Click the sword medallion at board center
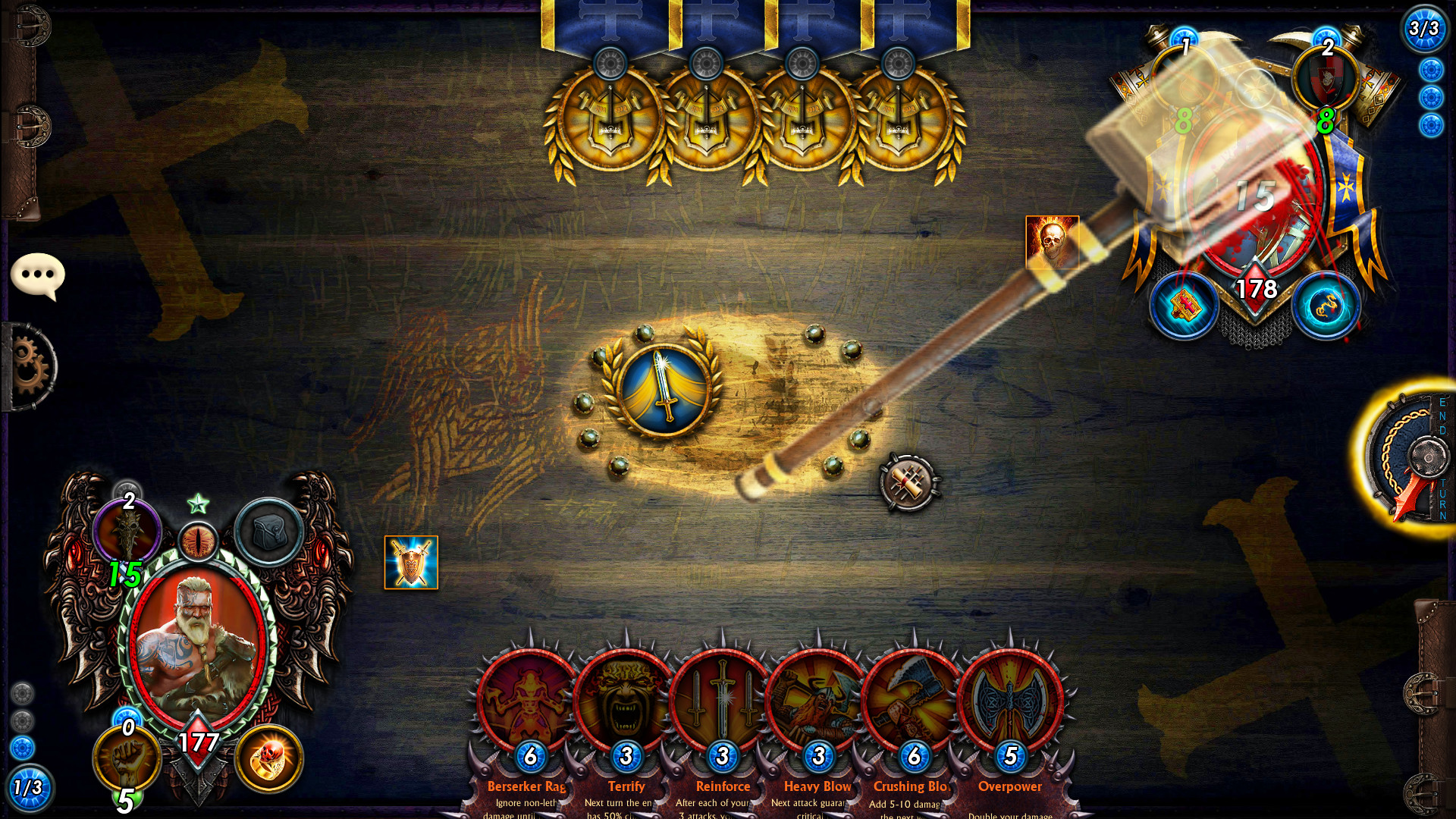 click(665, 388)
